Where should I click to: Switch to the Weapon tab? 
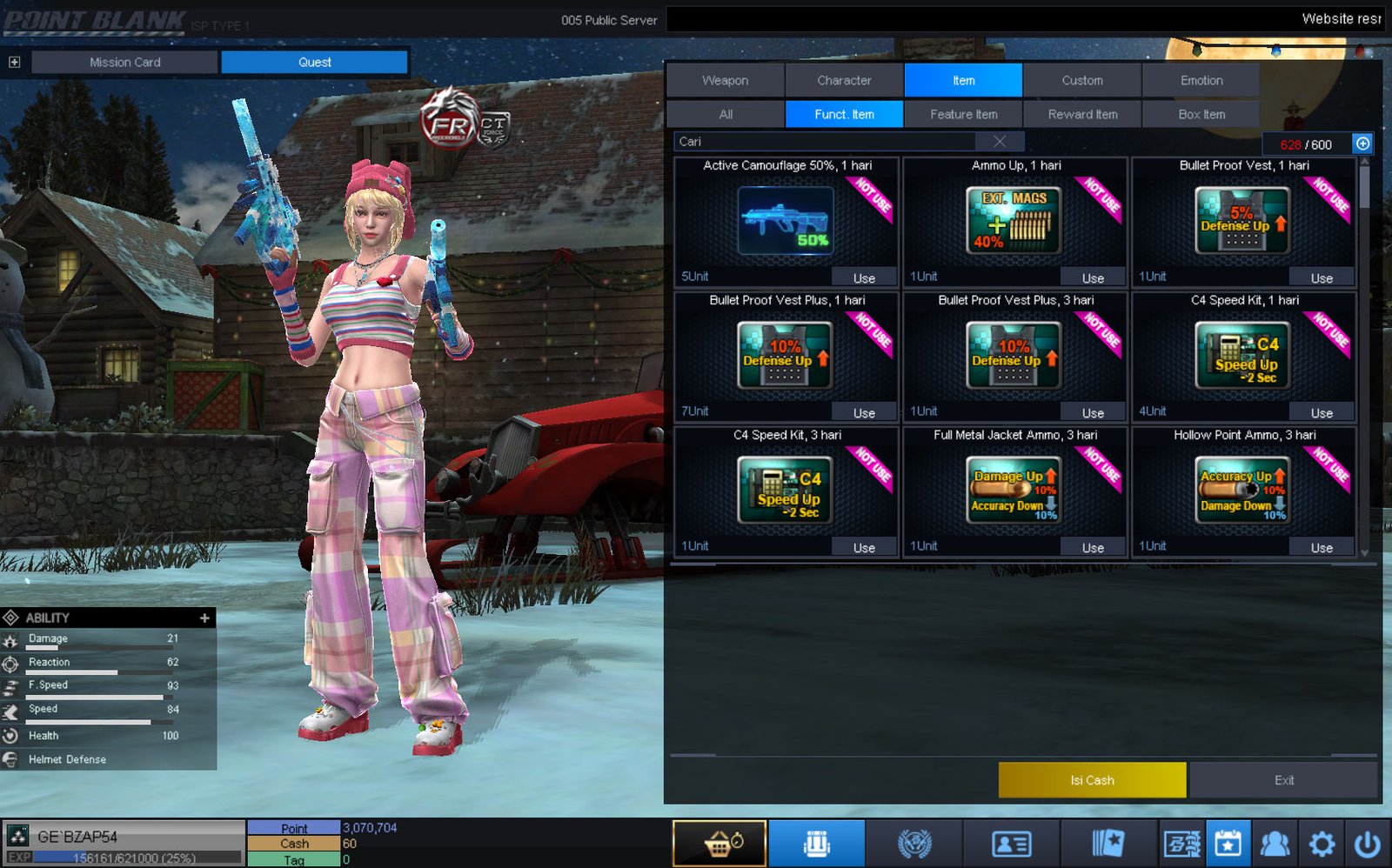[x=725, y=80]
